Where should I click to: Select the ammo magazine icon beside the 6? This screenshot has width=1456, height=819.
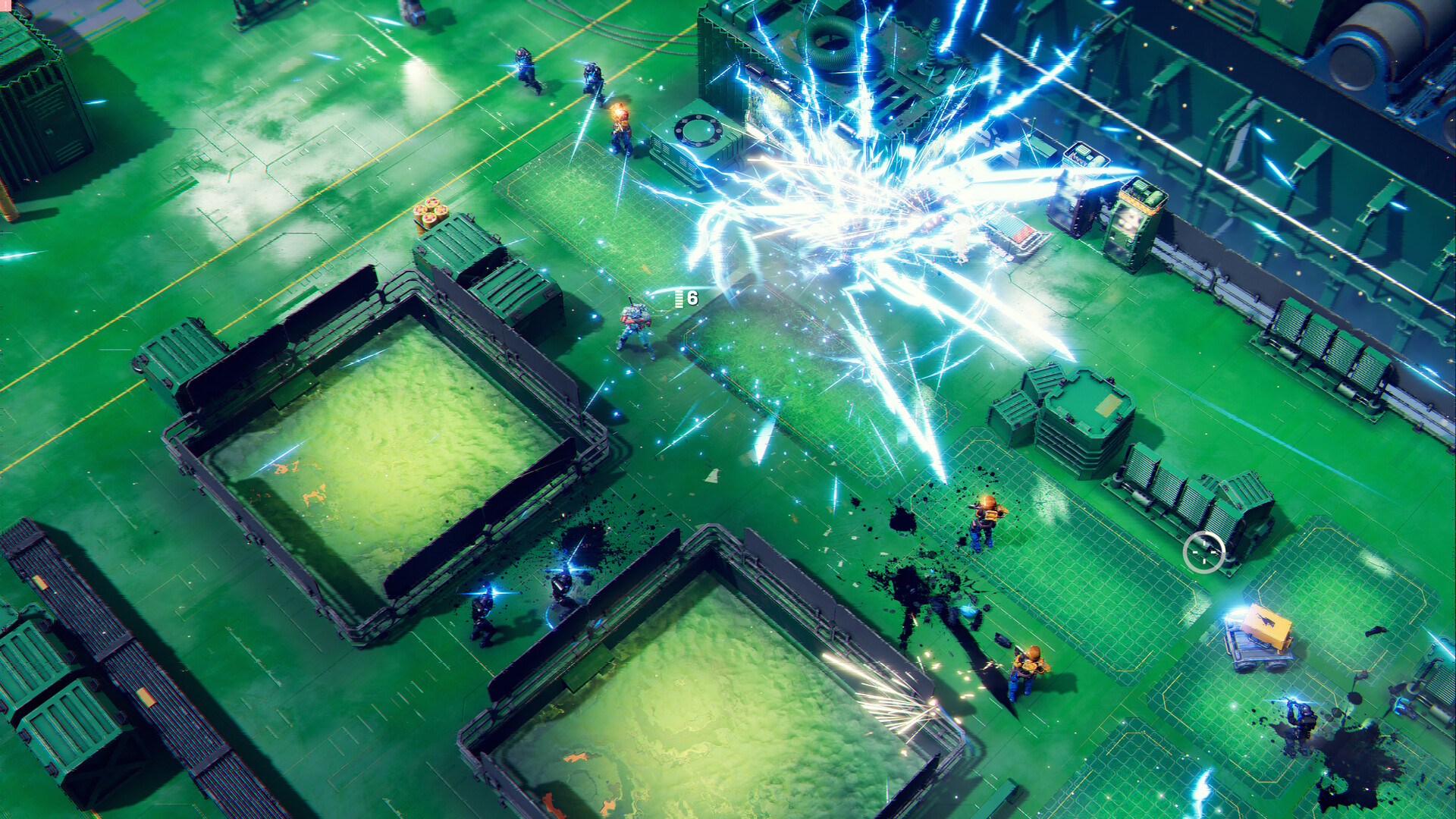click(679, 299)
